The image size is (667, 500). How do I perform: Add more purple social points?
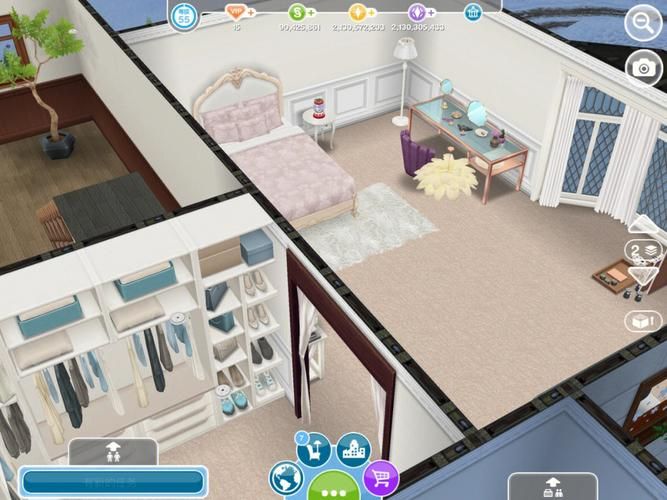pos(431,12)
